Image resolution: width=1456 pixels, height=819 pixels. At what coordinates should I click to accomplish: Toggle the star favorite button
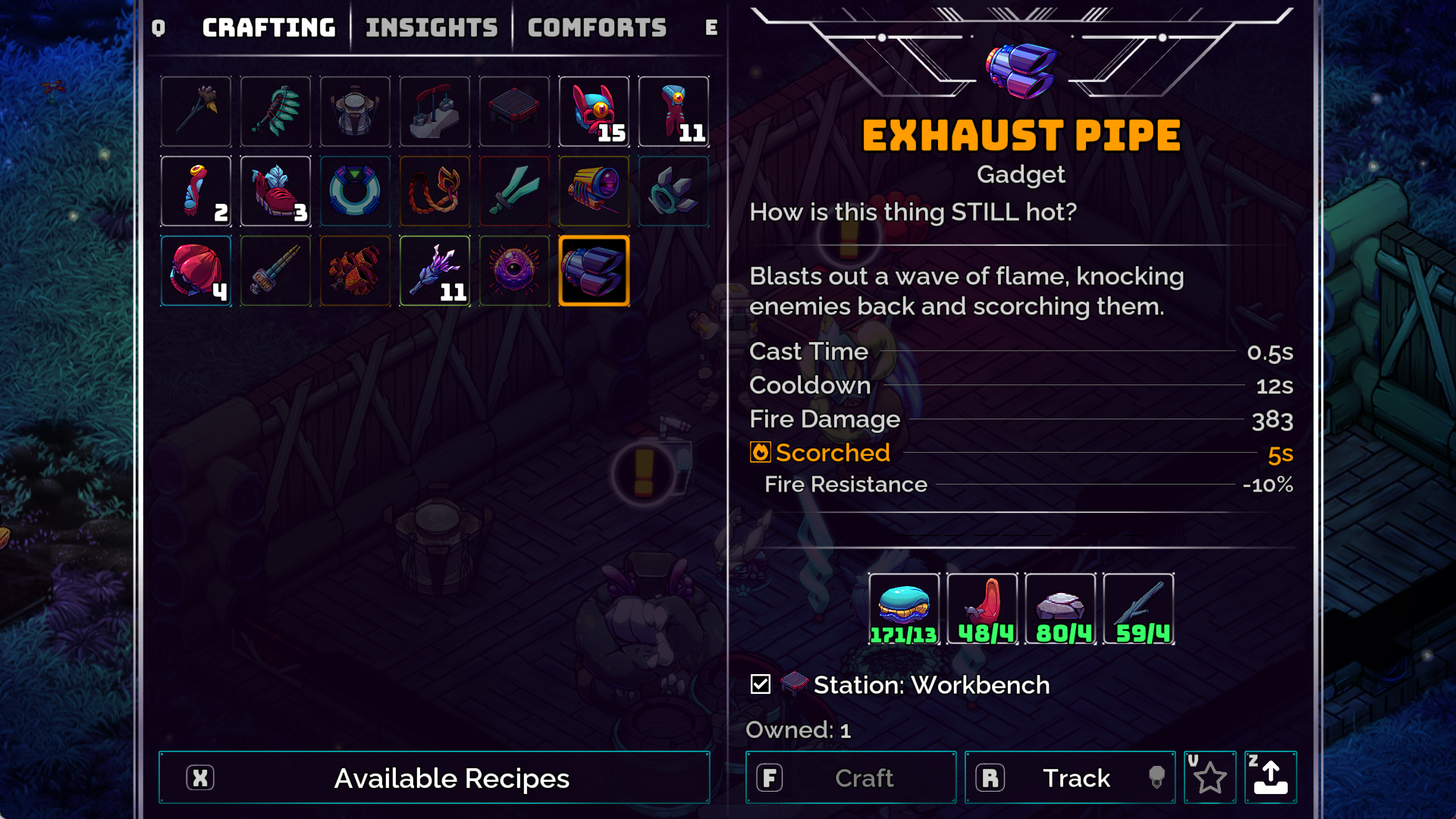(1210, 777)
